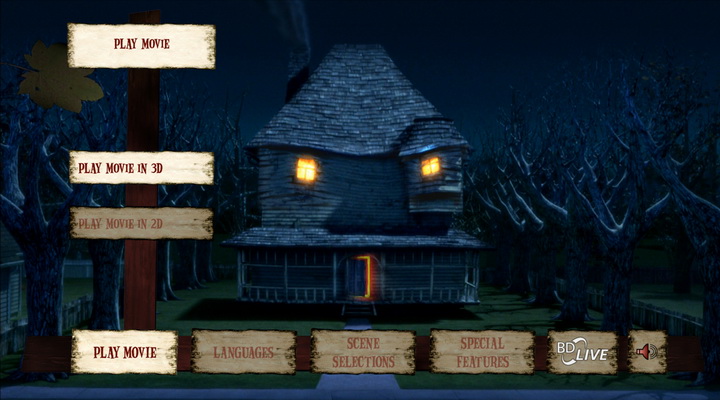Go to Scene Selections
720x400 pixels.
363,352
